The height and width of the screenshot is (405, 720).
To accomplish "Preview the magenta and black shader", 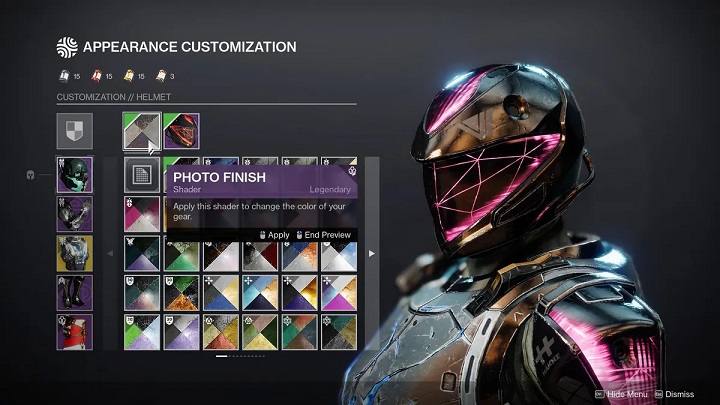I will (x=141, y=214).
